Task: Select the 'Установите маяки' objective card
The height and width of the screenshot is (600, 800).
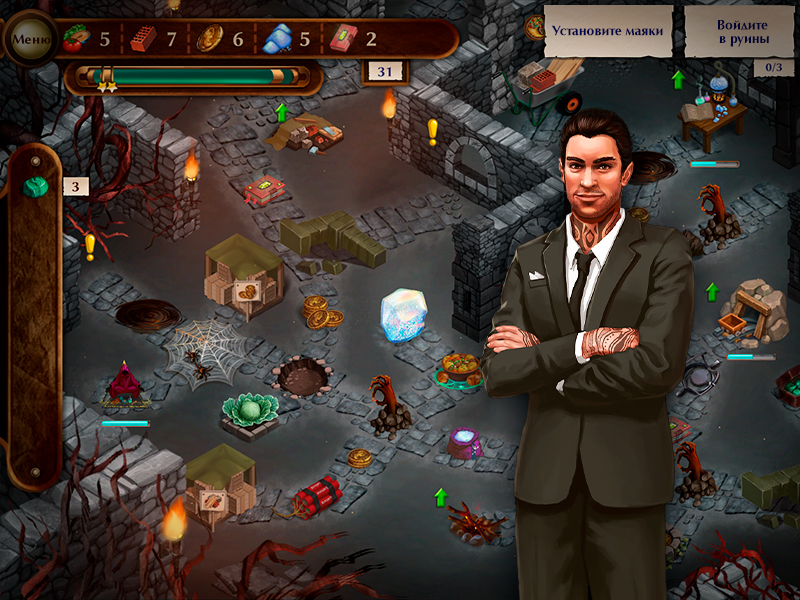Action: 608,31
